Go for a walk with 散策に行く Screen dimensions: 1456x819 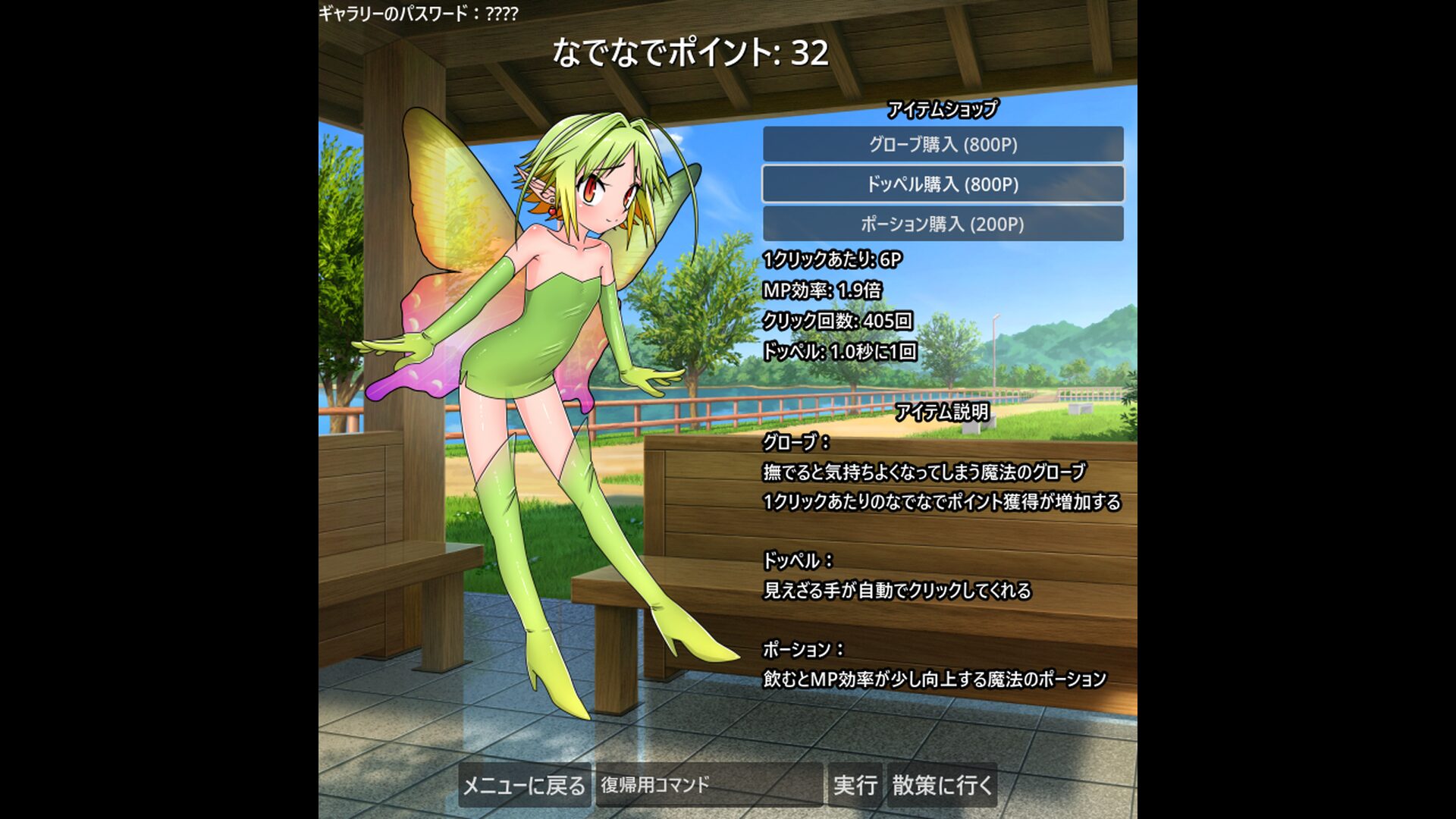942,785
